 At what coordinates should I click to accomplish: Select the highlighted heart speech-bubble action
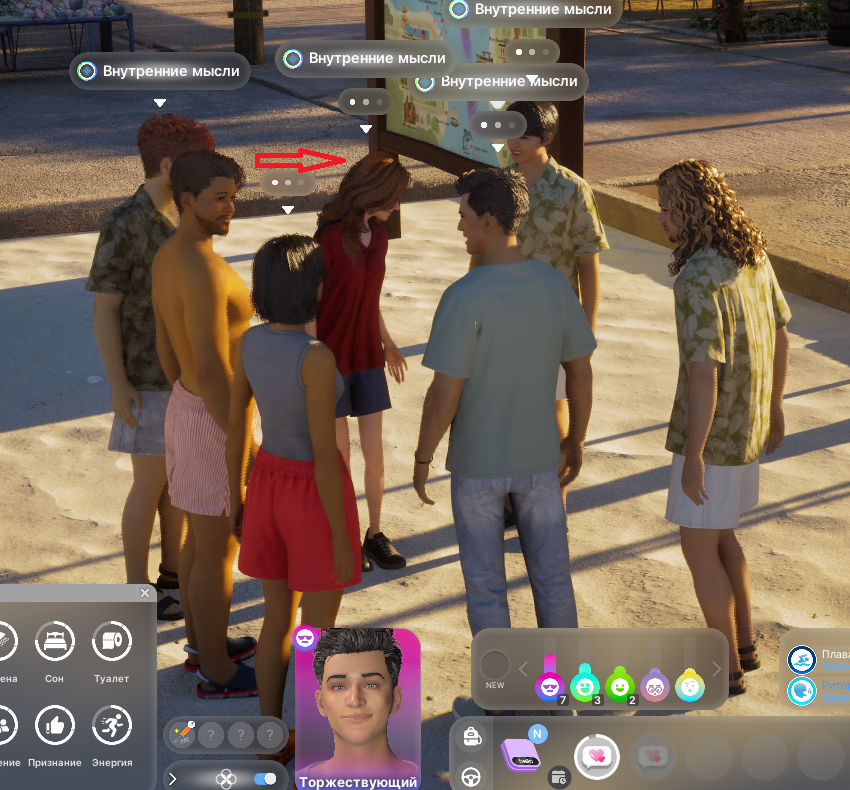pyautogui.click(x=597, y=756)
